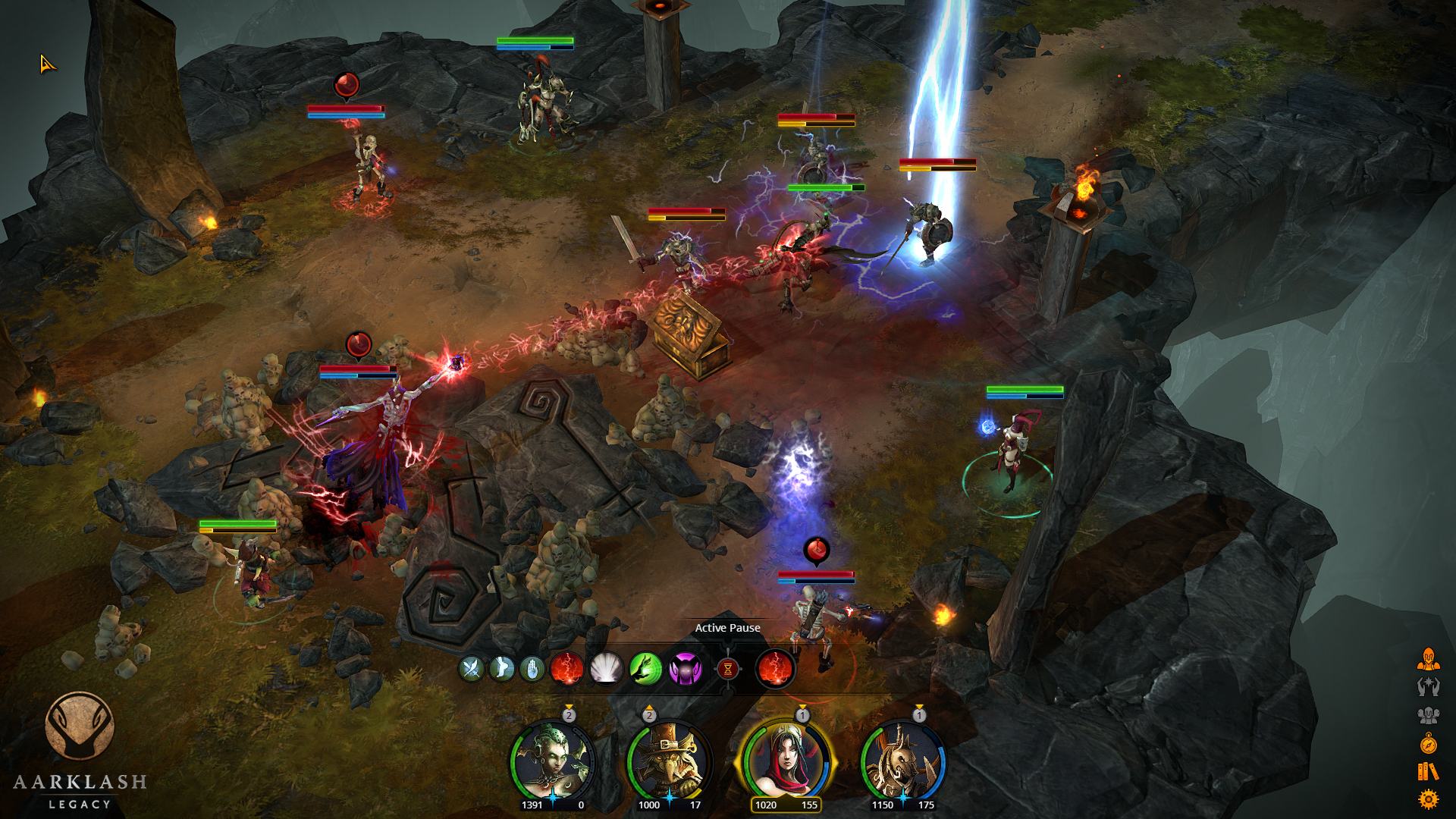Activate the green grasping hand ability
The width and height of the screenshot is (1456, 819).
click(x=645, y=669)
